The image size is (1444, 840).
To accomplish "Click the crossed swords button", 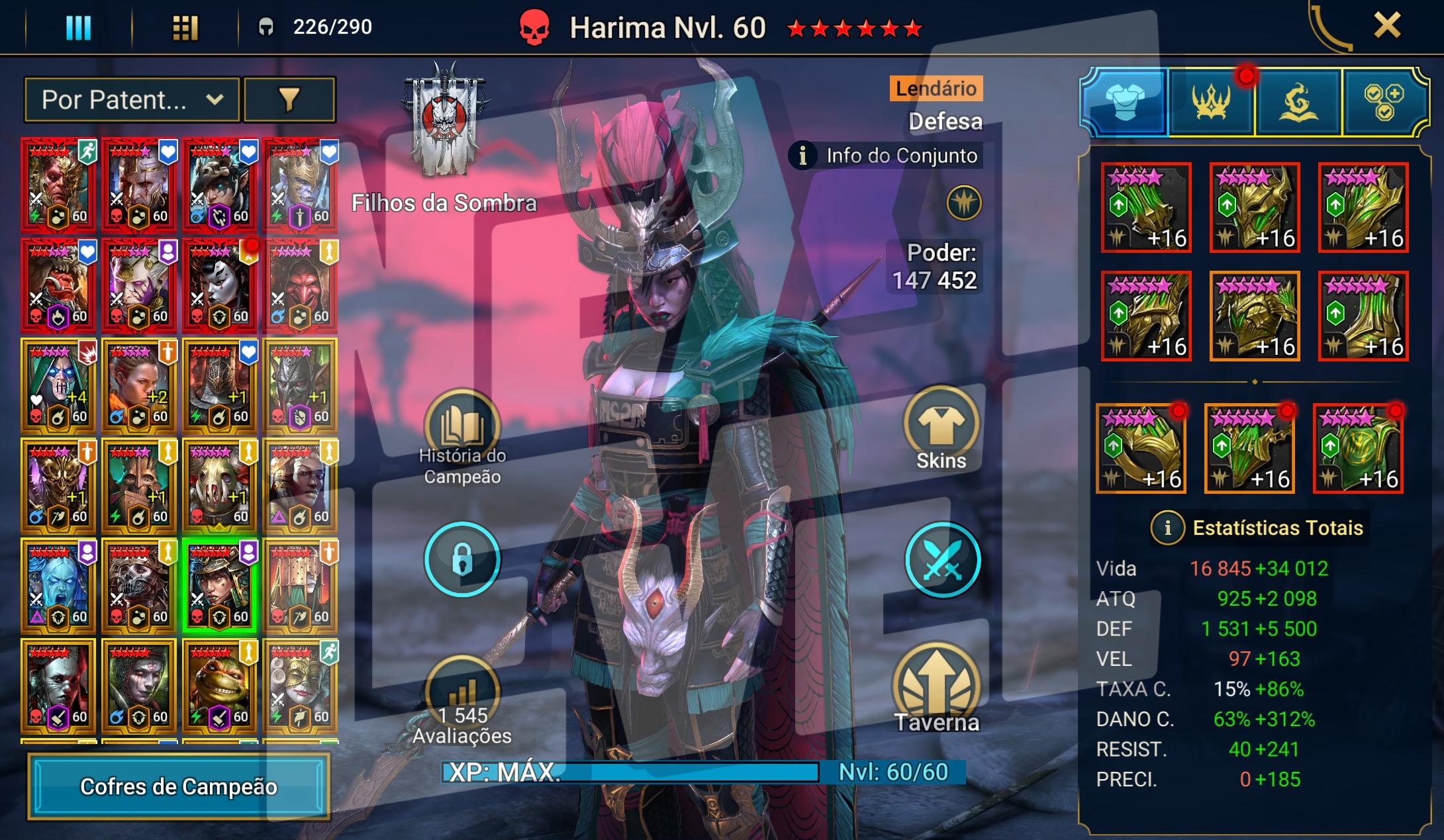I will (x=942, y=560).
